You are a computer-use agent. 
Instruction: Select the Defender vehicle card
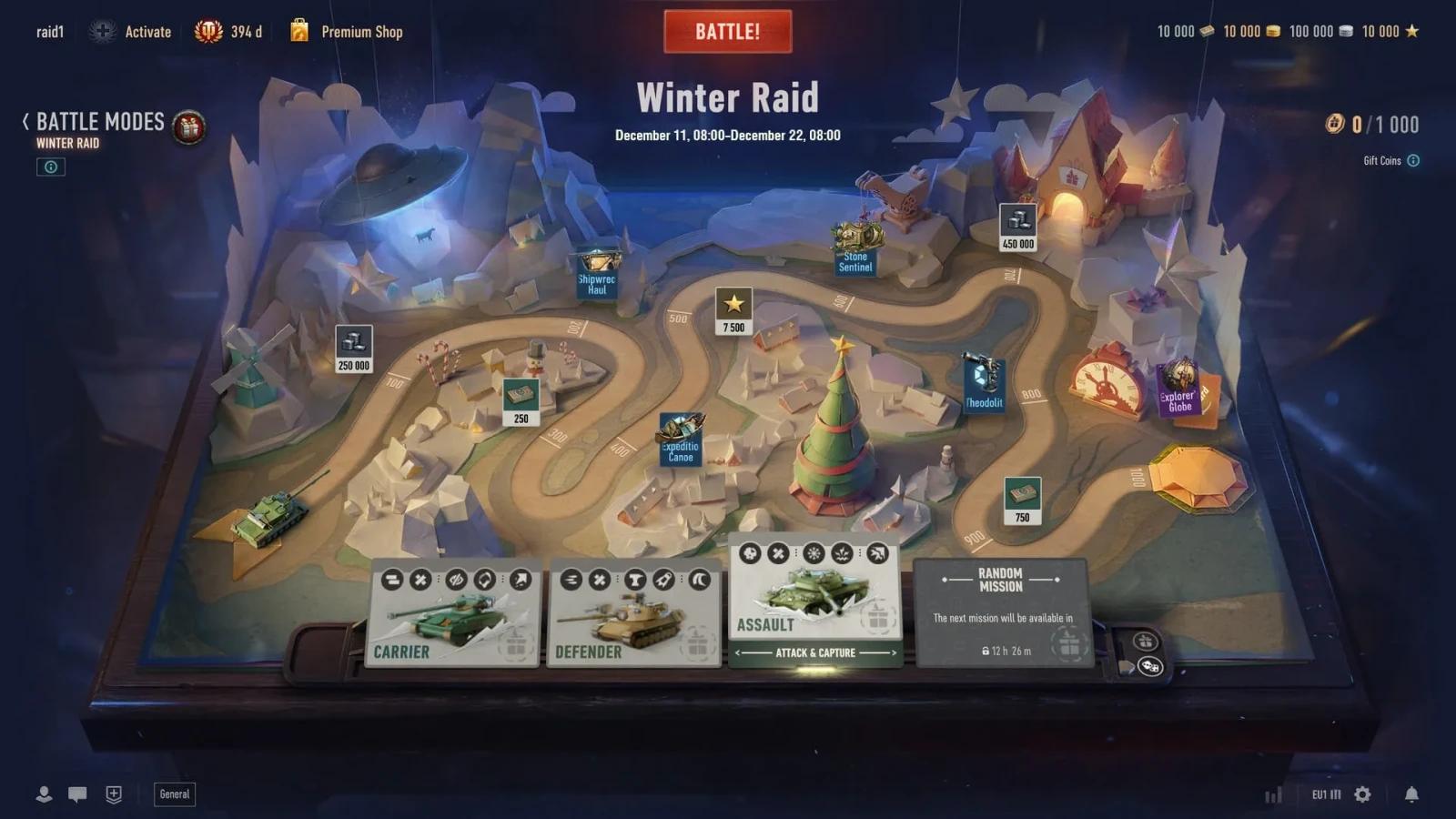point(632,610)
